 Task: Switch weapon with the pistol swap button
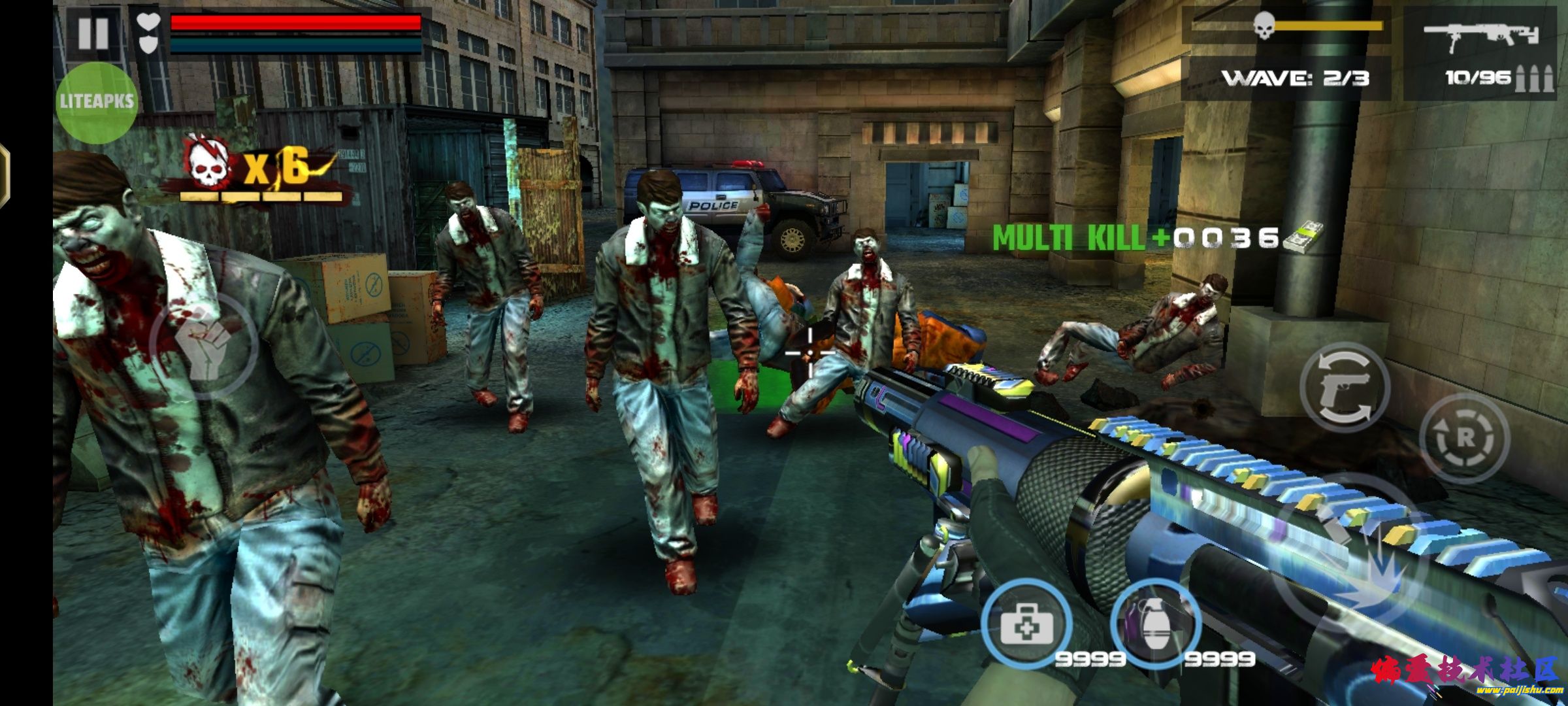[x=1345, y=388]
